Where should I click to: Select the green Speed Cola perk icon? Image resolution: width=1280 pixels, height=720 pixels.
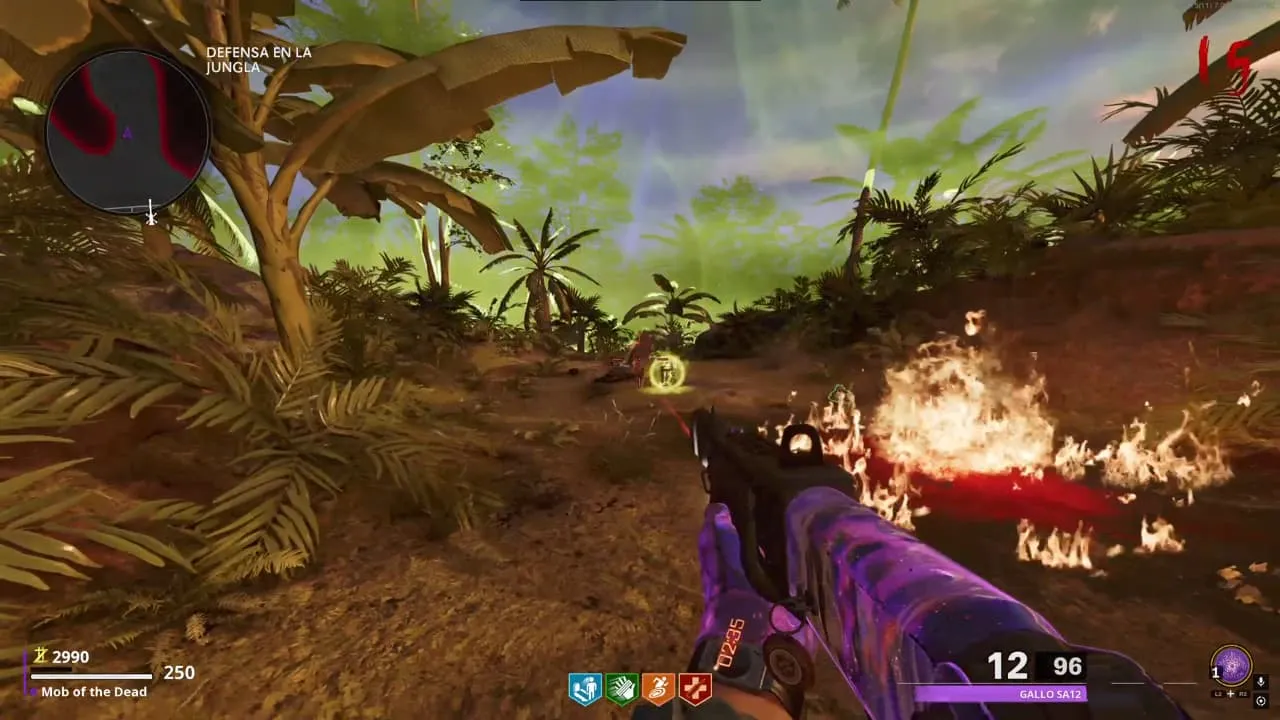621,688
